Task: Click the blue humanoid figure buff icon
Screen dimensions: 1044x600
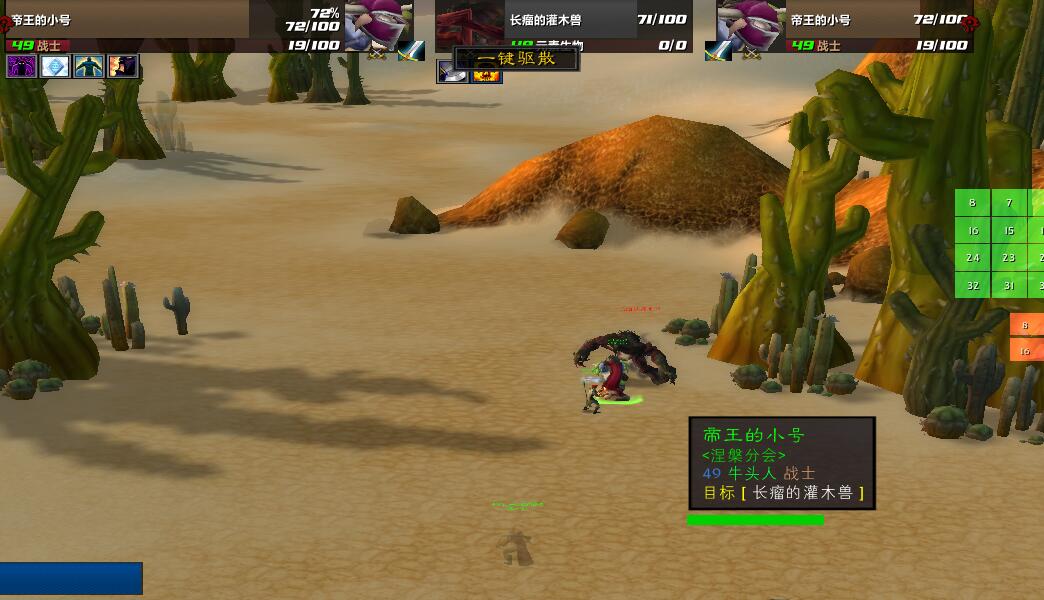Action: coord(89,67)
